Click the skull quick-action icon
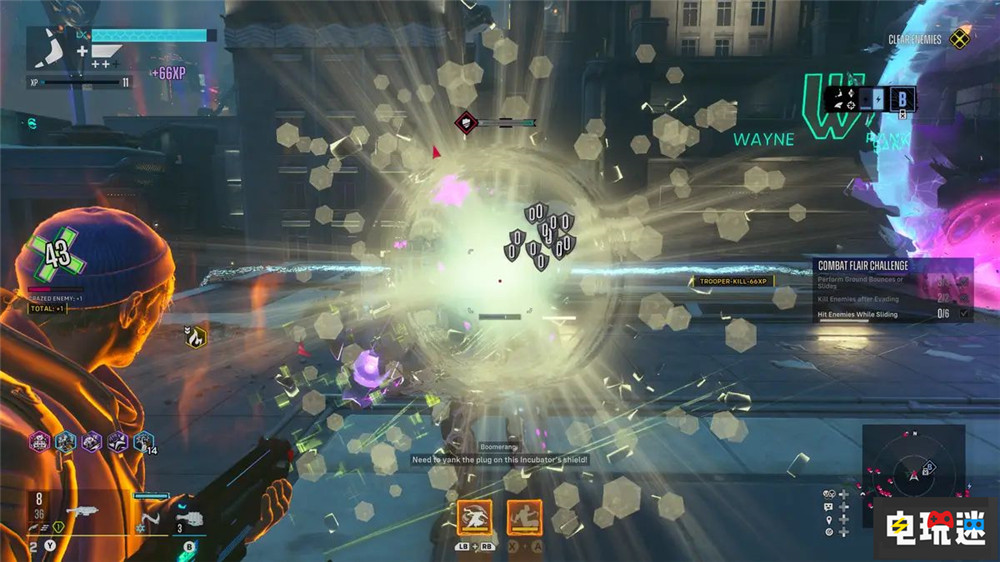 coord(828,494)
